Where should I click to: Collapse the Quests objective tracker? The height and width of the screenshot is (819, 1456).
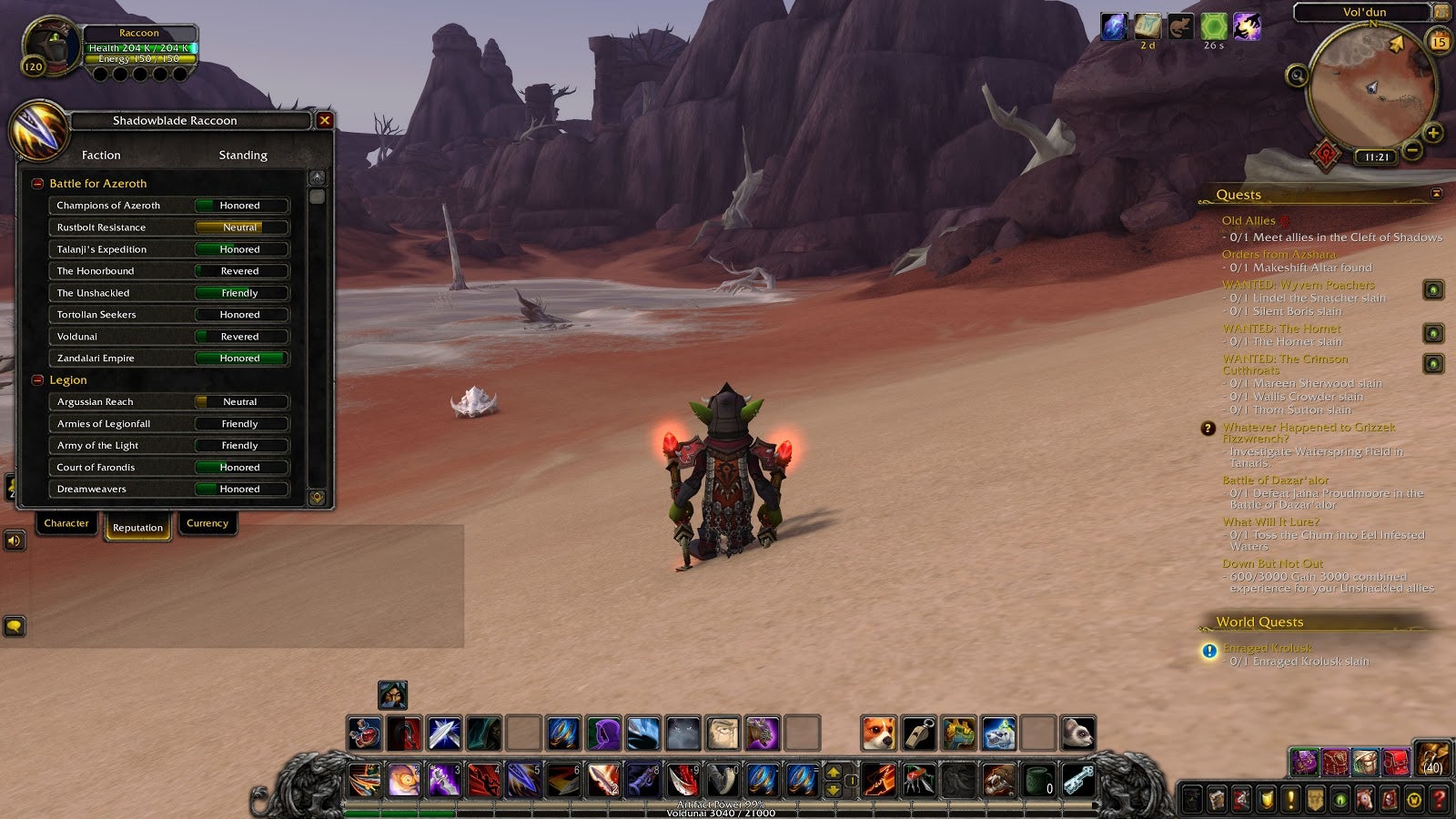coord(1437,194)
